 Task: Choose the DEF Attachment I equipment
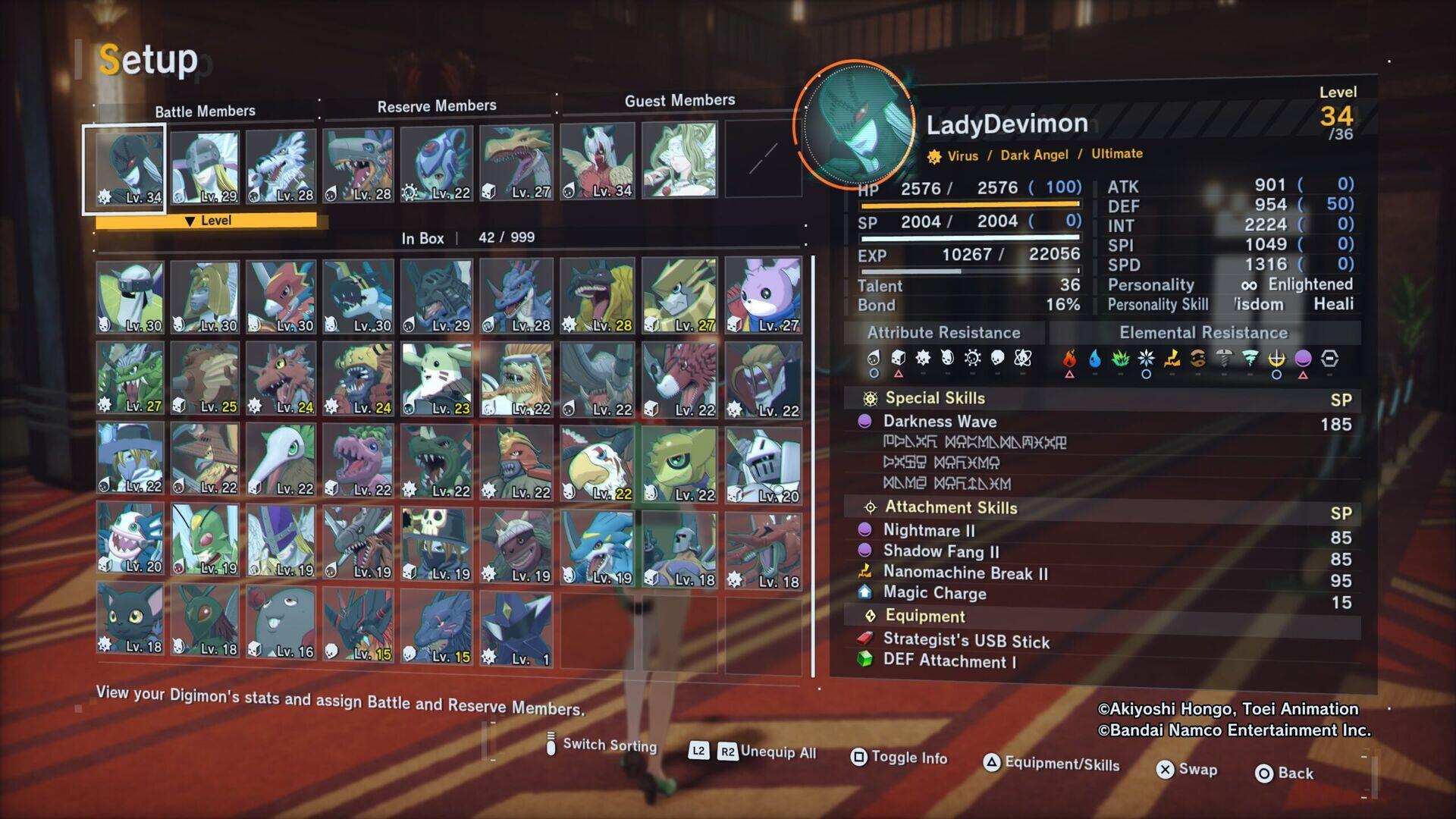tap(949, 661)
